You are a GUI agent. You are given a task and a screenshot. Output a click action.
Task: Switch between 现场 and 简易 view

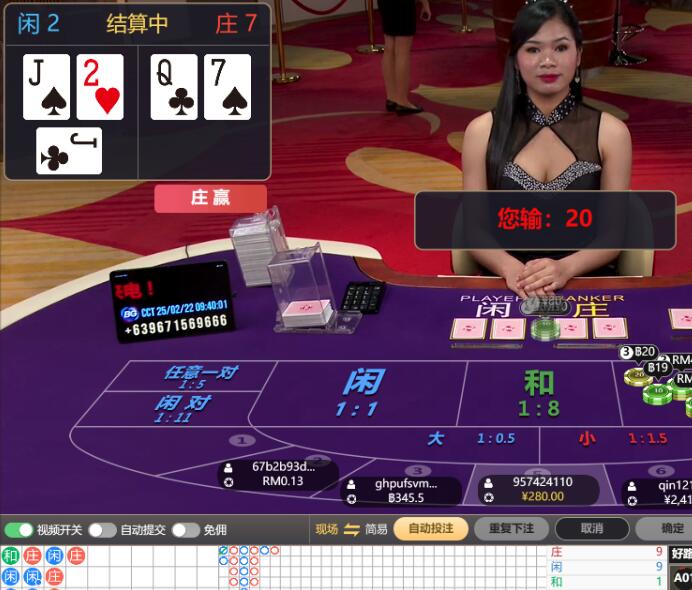(x=351, y=529)
